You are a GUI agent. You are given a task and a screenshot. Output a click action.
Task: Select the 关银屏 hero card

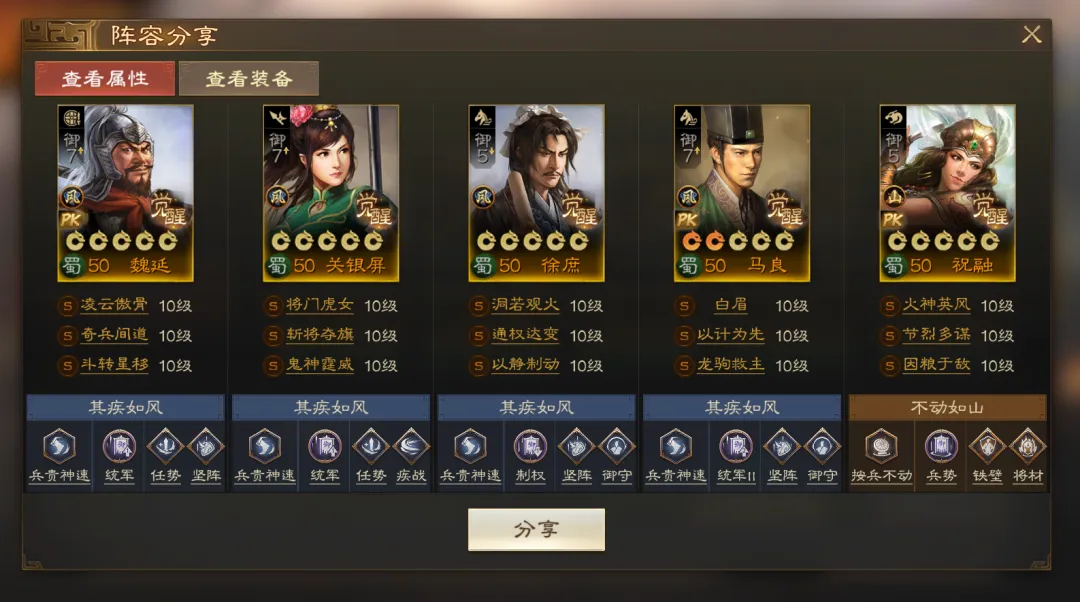[331, 192]
